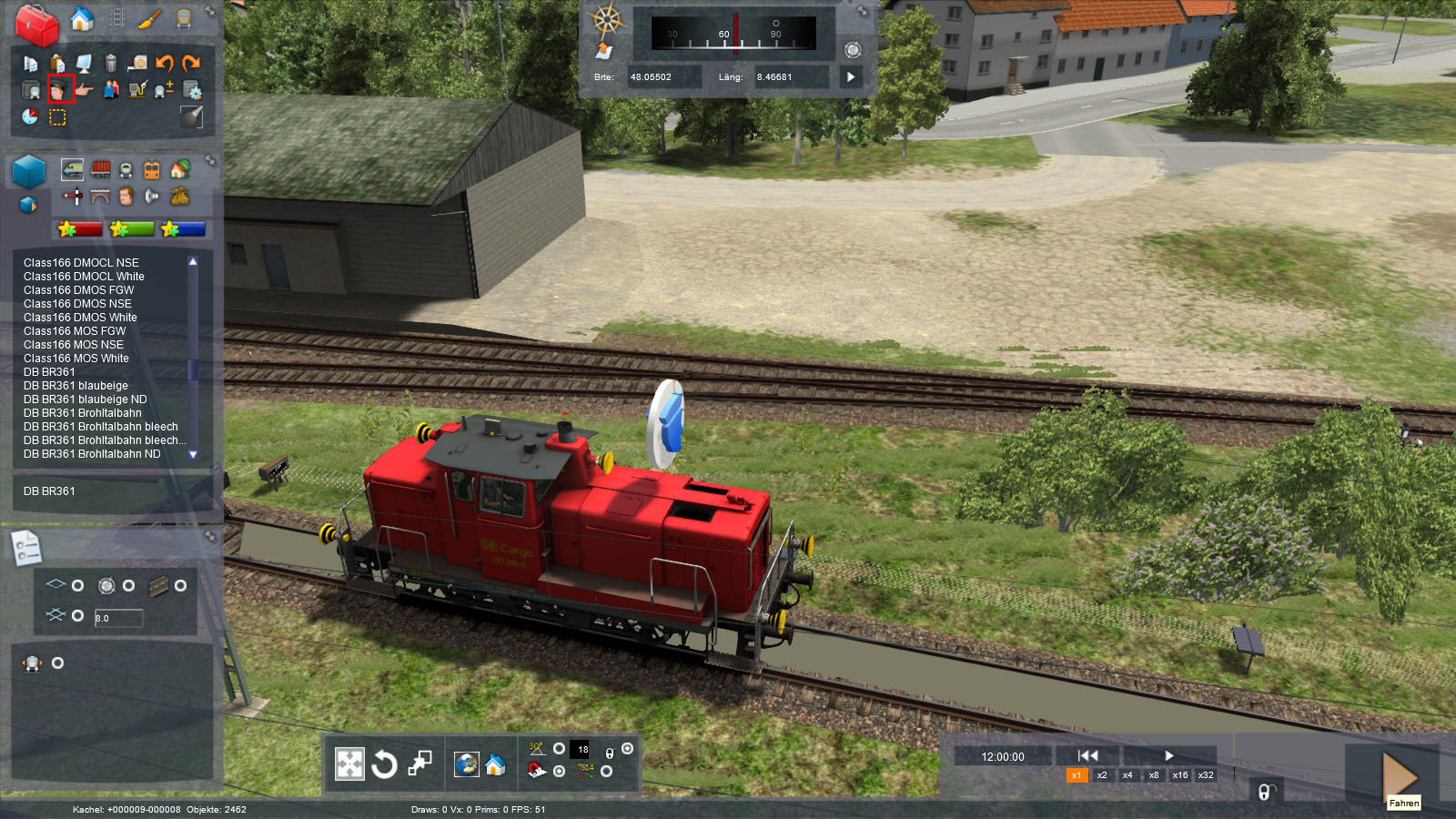Select the driver icon with cap
This screenshot has width=1456, height=819.
60,89
